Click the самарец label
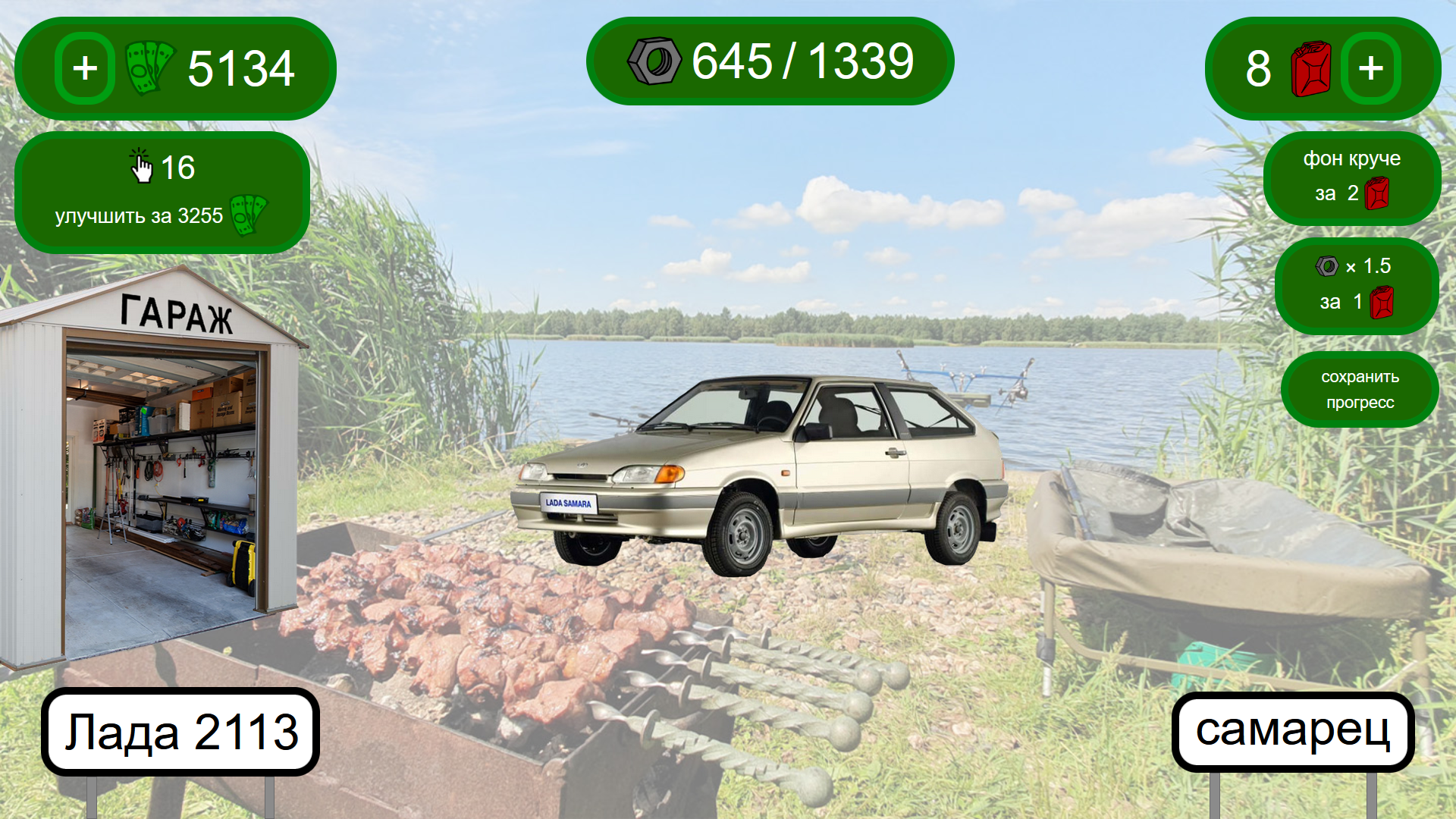Image resolution: width=1456 pixels, height=819 pixels. (1293, 730)
